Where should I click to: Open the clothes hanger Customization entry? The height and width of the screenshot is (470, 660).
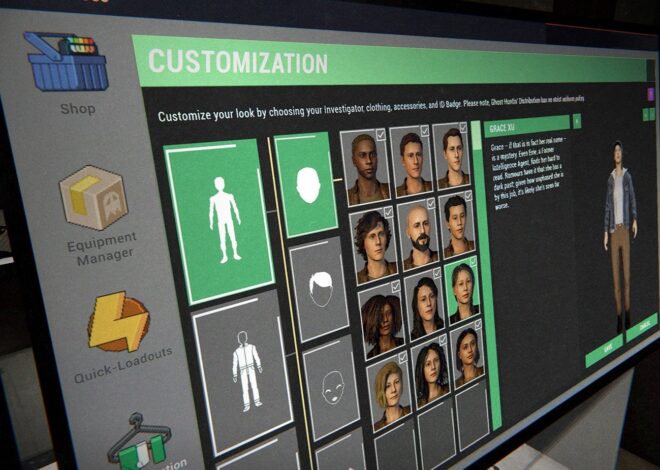[x=140, y=438]
